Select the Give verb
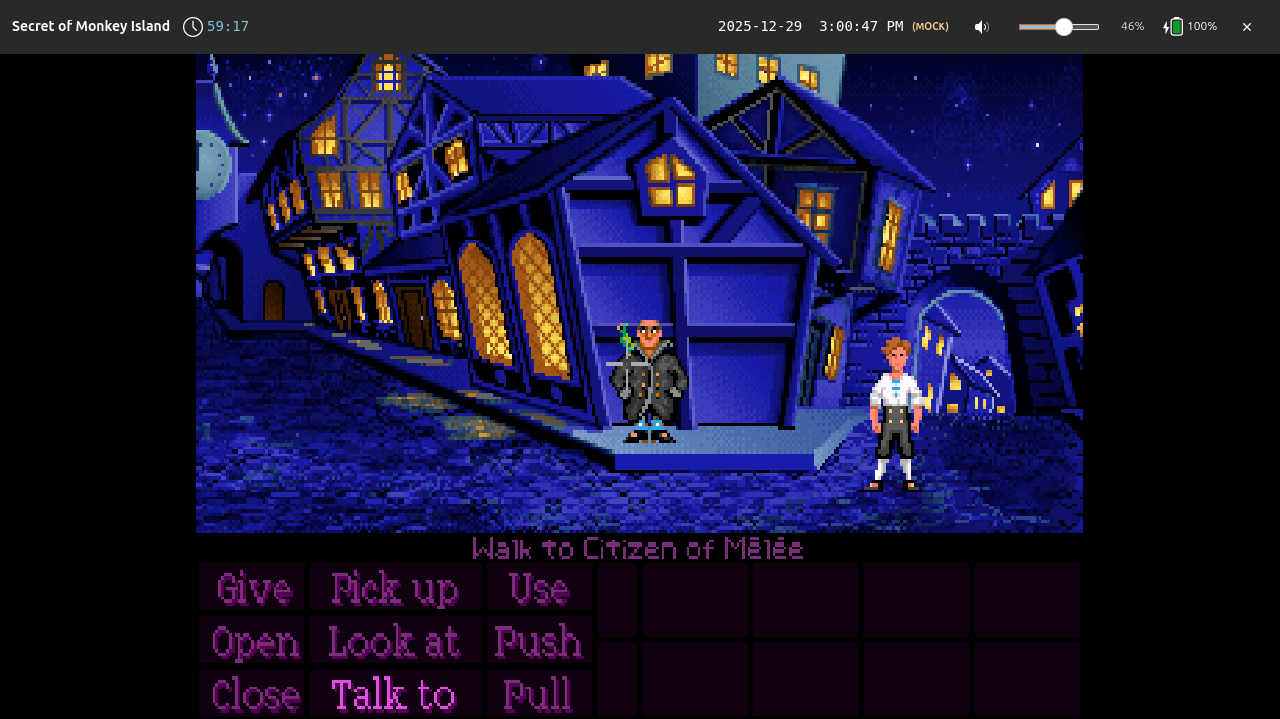This screenshot has height=719, width=1280. click(x=252, y=588)
